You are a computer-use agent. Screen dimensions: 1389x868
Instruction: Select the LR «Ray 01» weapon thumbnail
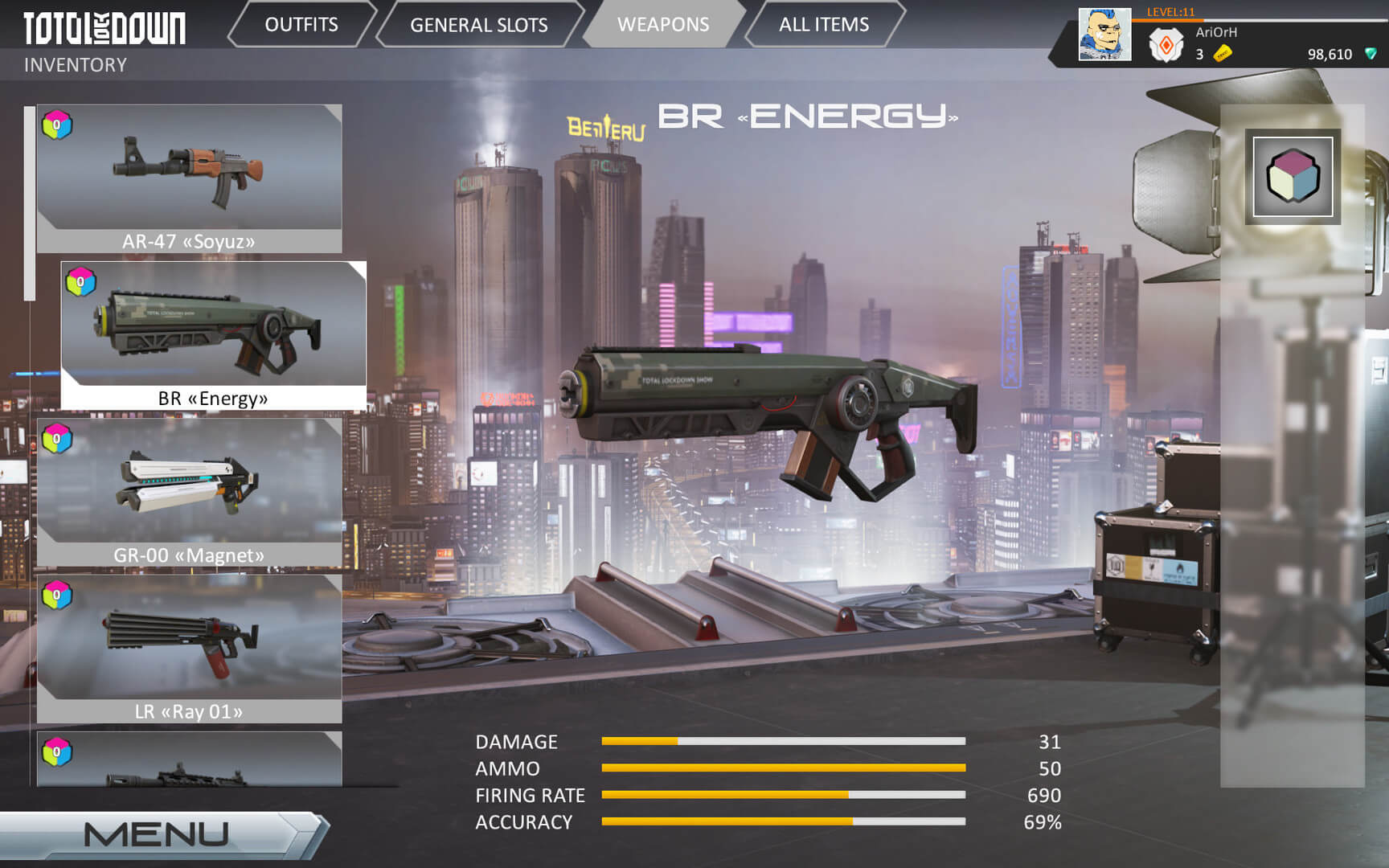189,643
